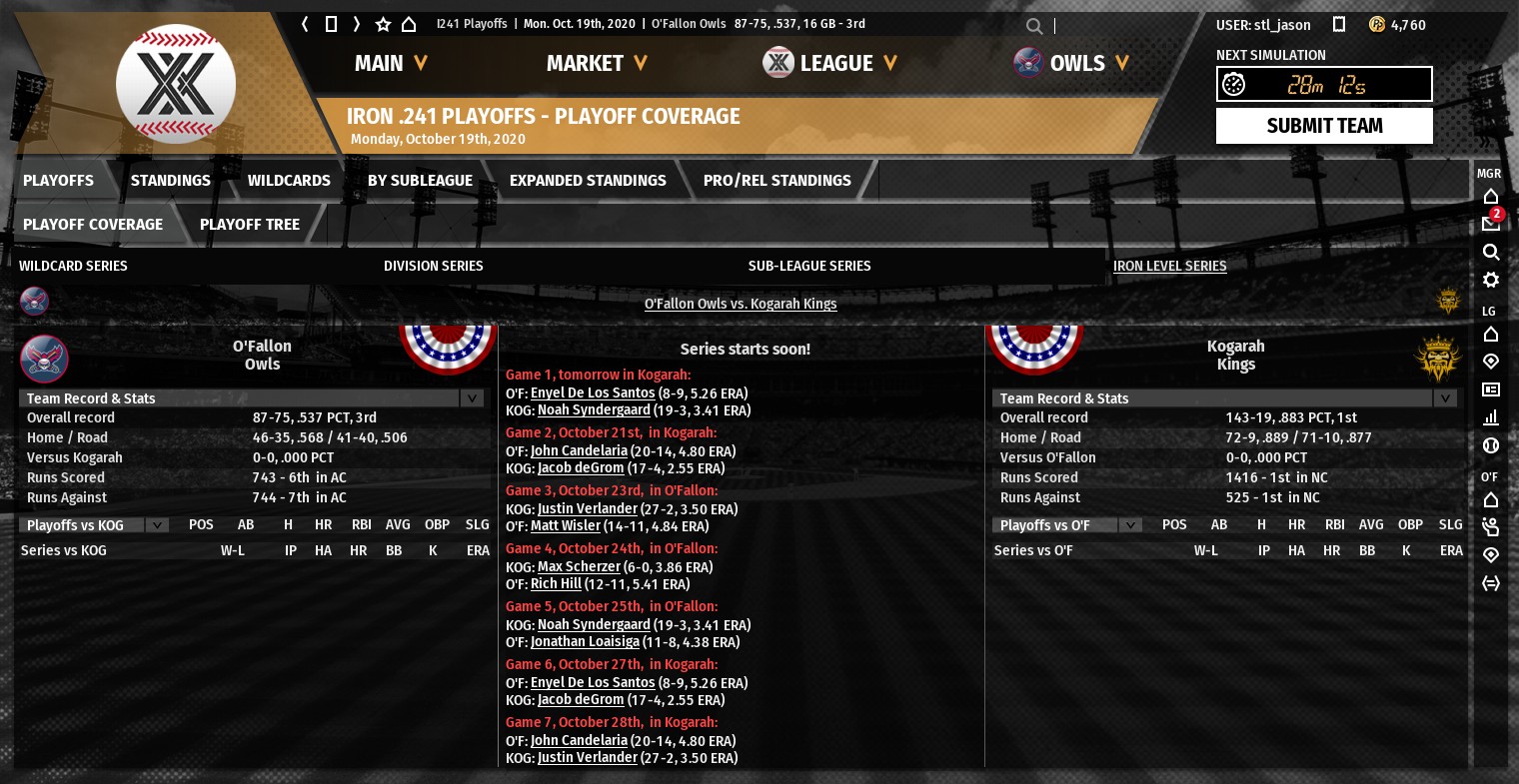The height and width of the screenshot is (784, 1519).
Task: Open the By Subleague tab
Action: (420, 181)
